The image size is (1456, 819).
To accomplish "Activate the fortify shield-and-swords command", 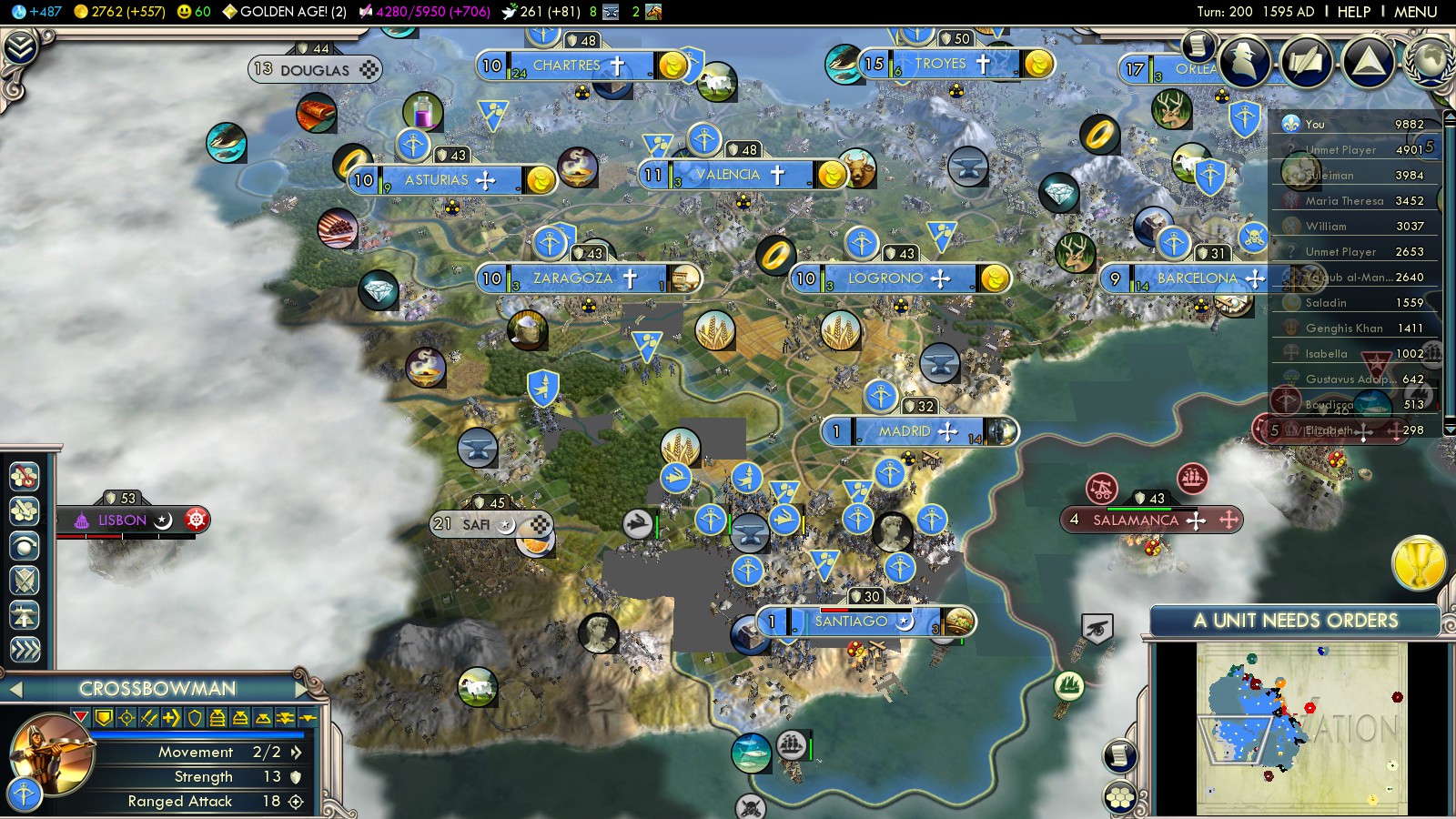I will tap(25, 581).
